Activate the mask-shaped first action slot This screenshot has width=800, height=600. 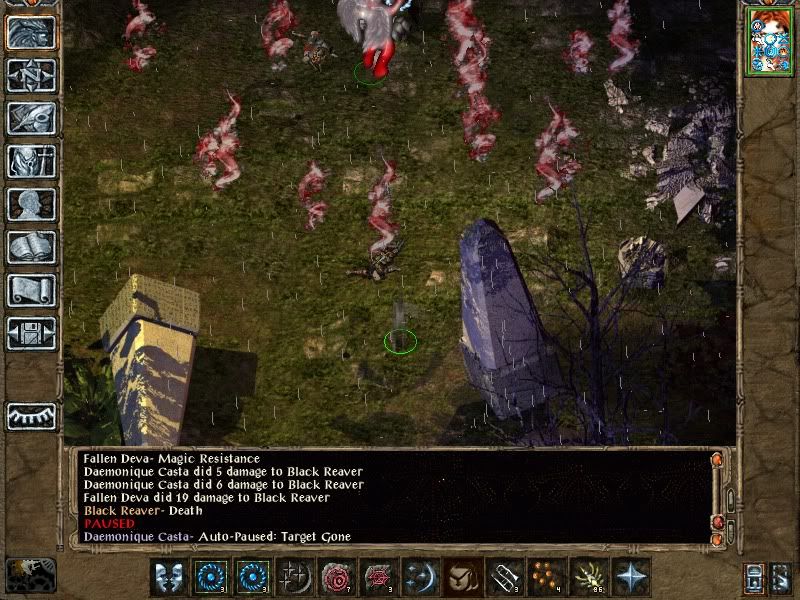click(169, 578)
